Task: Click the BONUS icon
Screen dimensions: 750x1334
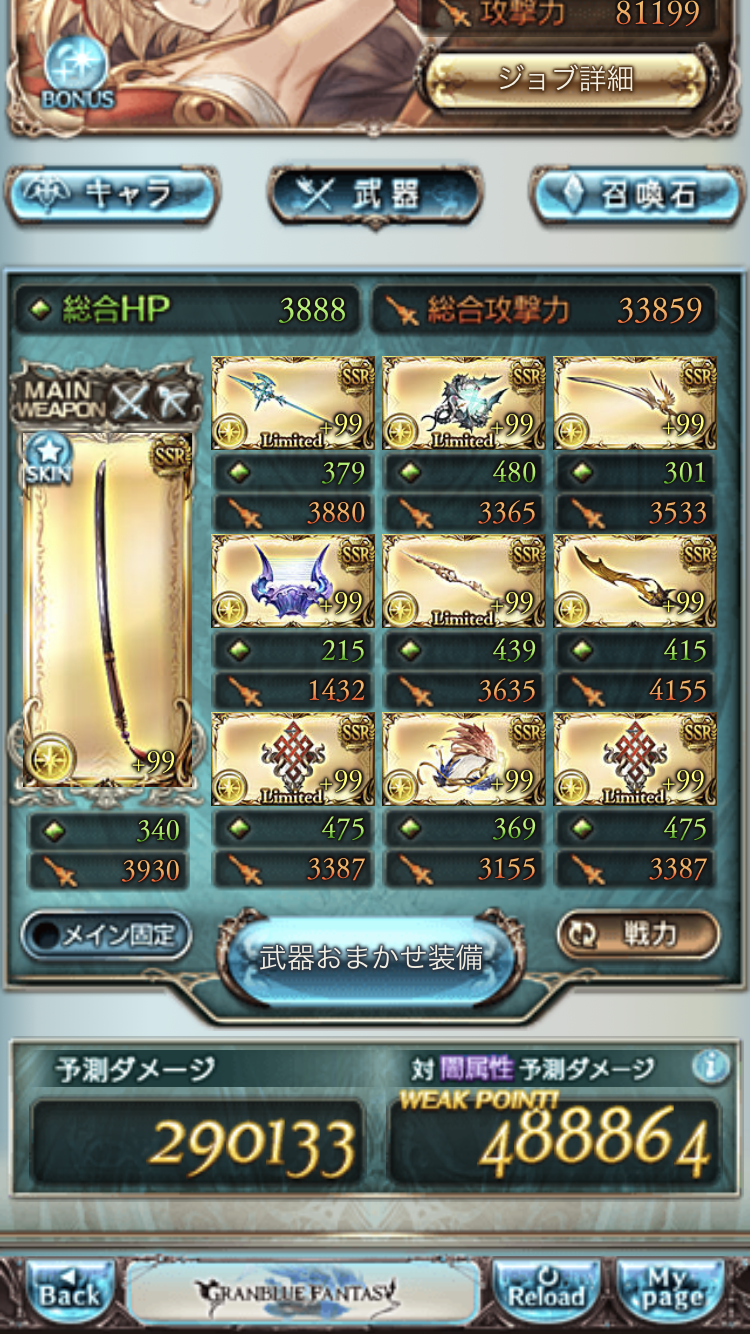Action: 78,74
